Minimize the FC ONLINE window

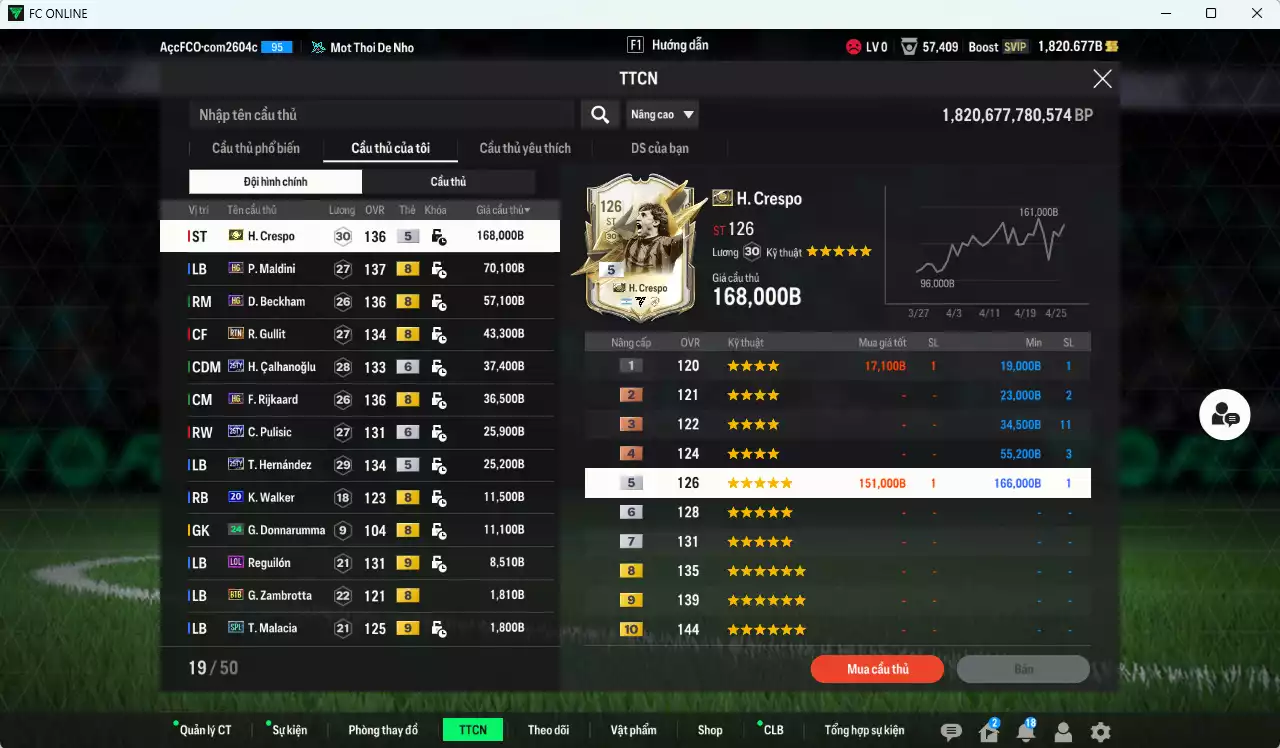(1166, 13)
